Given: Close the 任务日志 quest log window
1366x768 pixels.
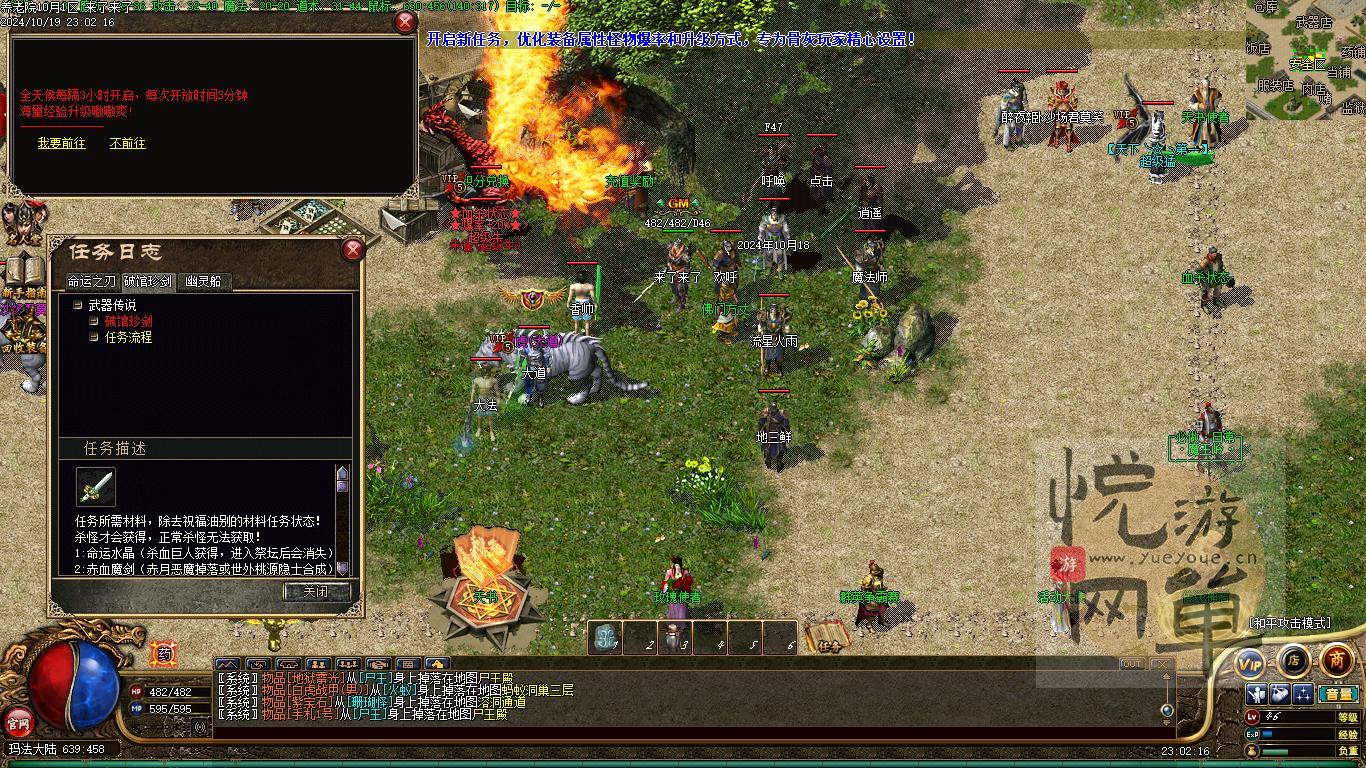Looking at the screenshot, I should (x=353, y=250).
